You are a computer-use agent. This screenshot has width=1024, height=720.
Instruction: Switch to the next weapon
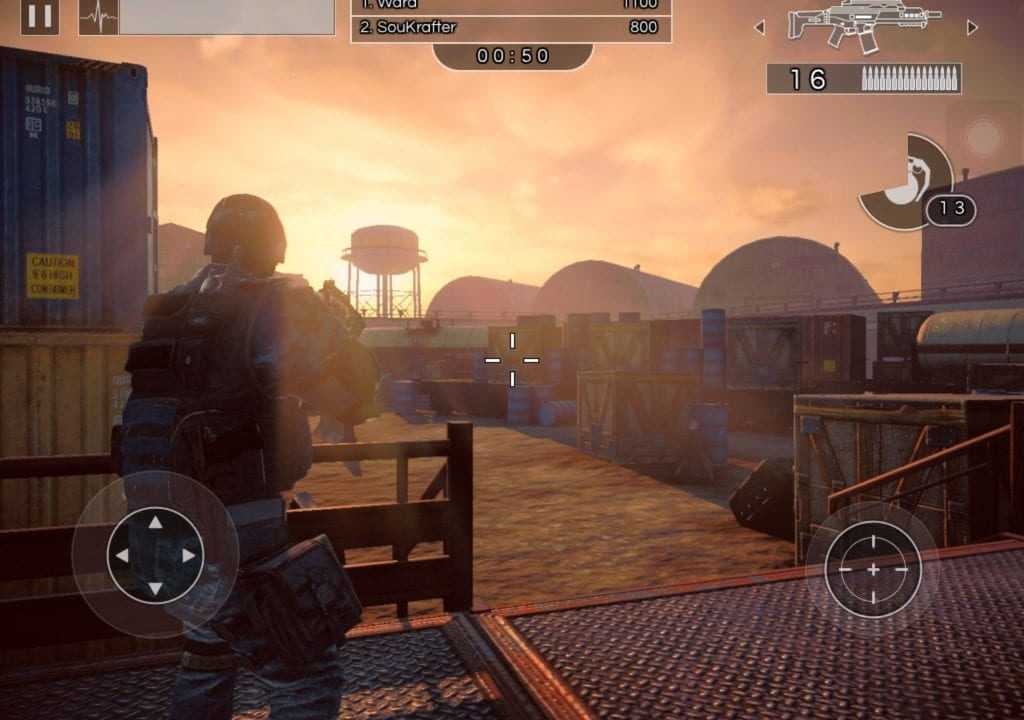tap(972, 27)
